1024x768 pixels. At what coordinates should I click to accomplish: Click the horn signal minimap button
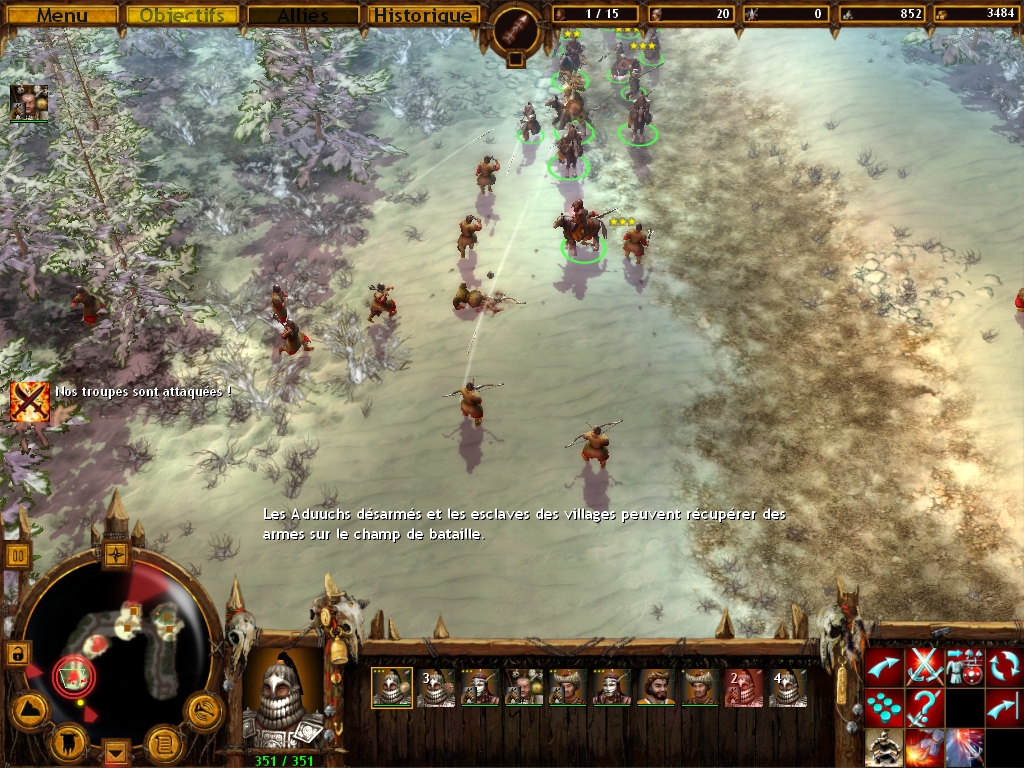pyautogui.click(x=203, y=711)
